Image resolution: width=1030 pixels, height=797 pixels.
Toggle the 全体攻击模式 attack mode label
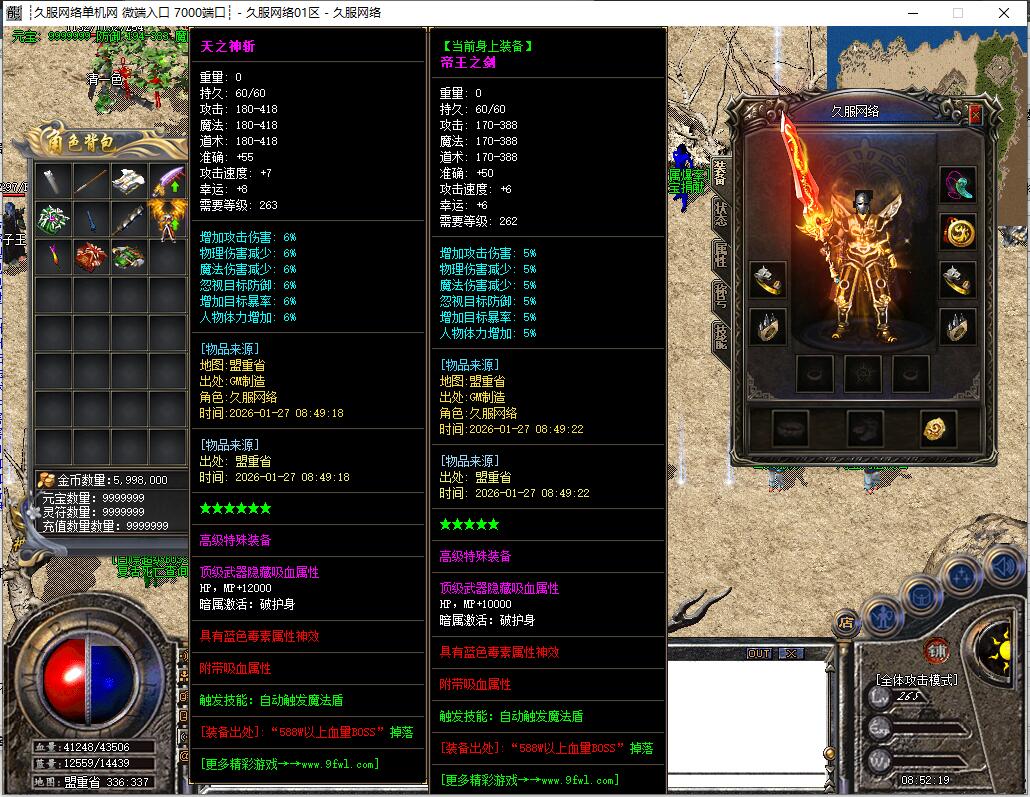click(917, 680)
